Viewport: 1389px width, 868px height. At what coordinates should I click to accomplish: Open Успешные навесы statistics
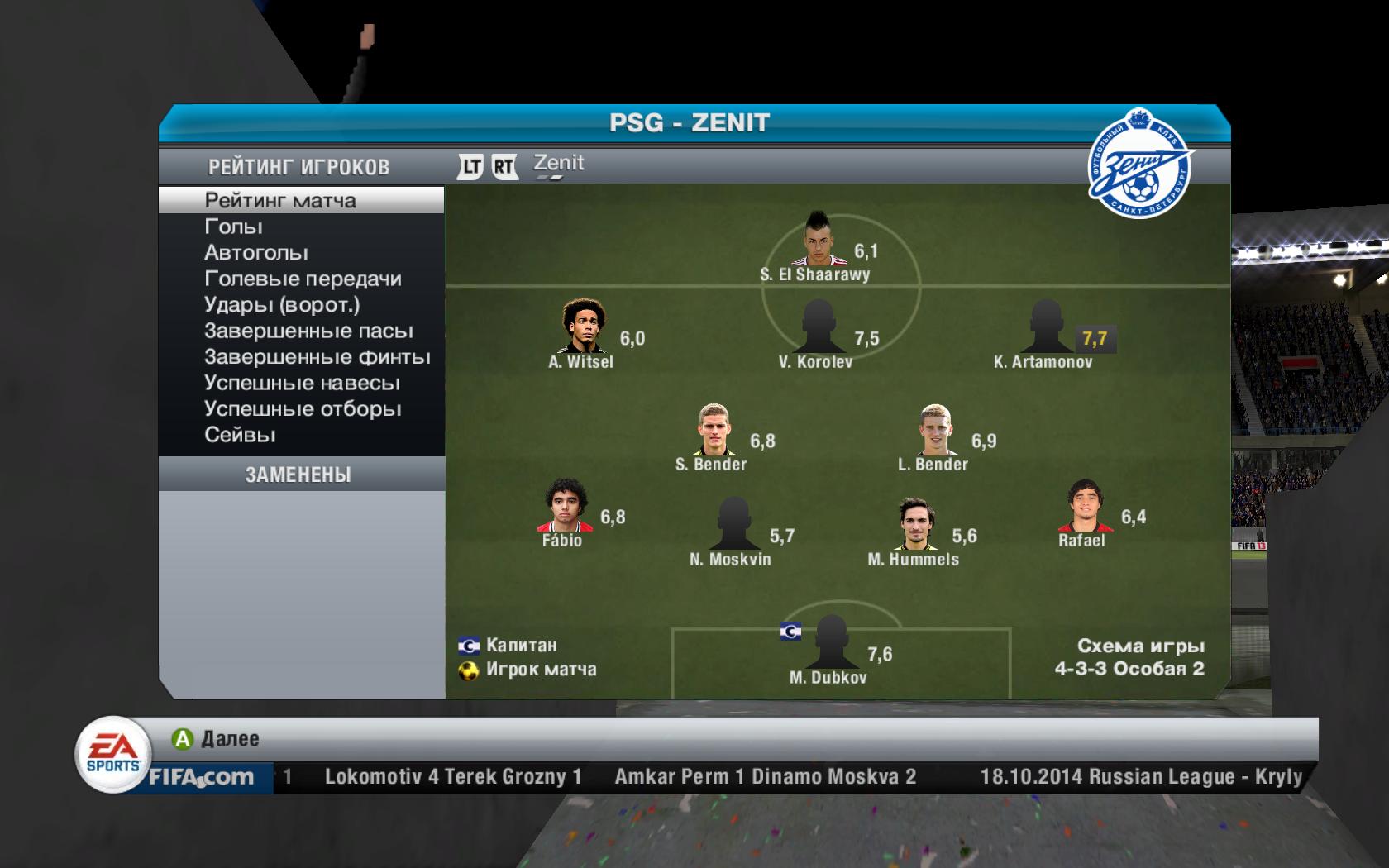(x=302, y=384)
